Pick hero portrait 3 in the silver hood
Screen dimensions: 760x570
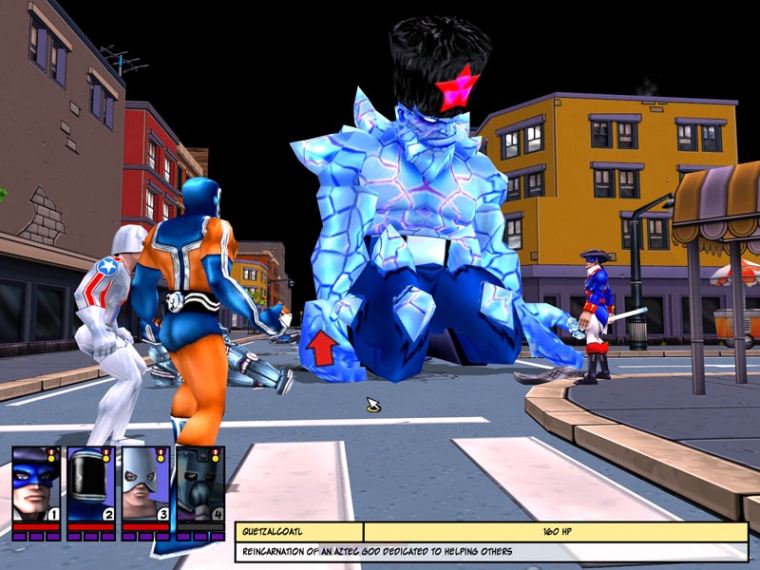(145, 486)
